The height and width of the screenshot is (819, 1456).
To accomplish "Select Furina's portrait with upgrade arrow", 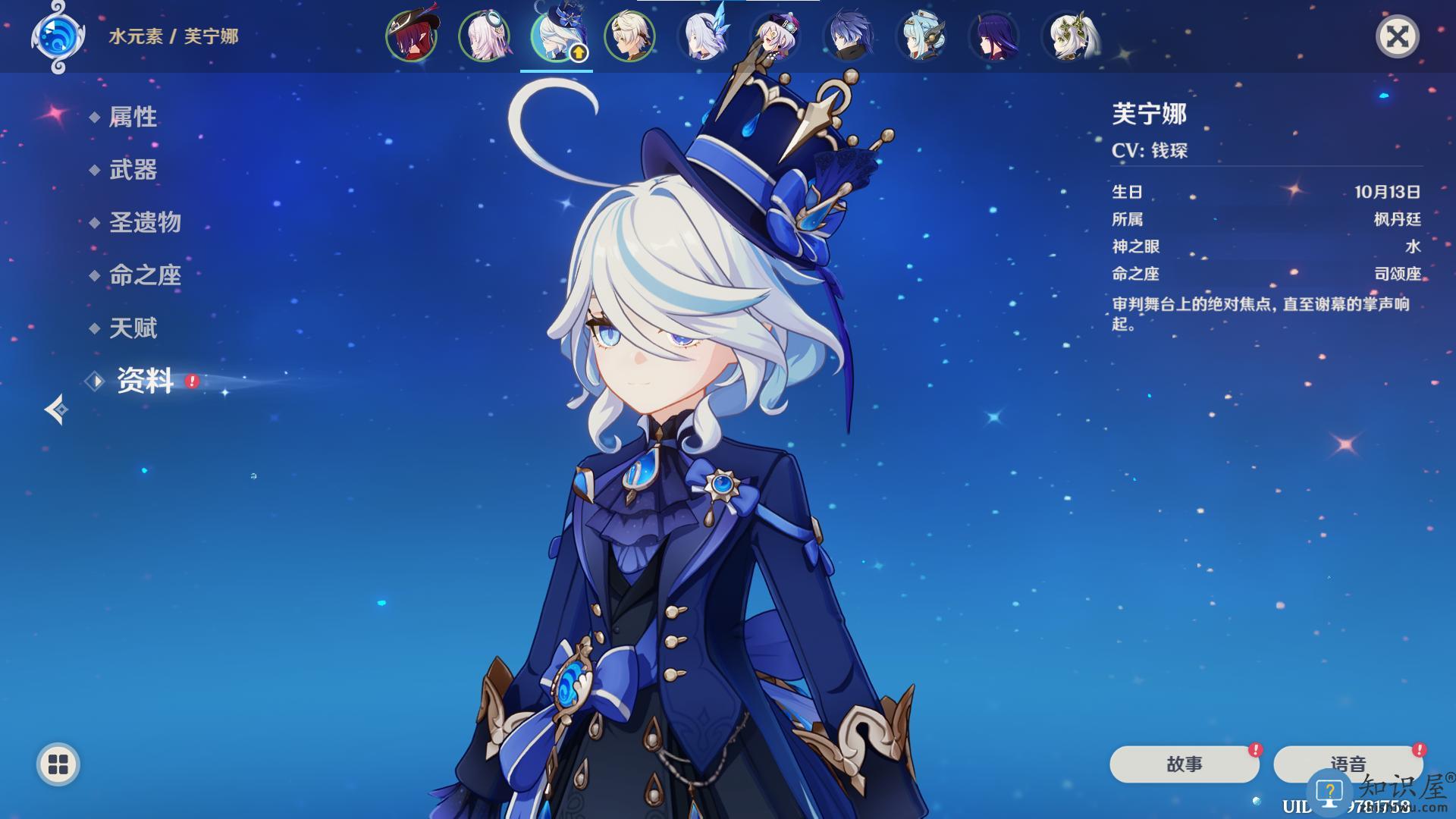I will click(556, 36).
